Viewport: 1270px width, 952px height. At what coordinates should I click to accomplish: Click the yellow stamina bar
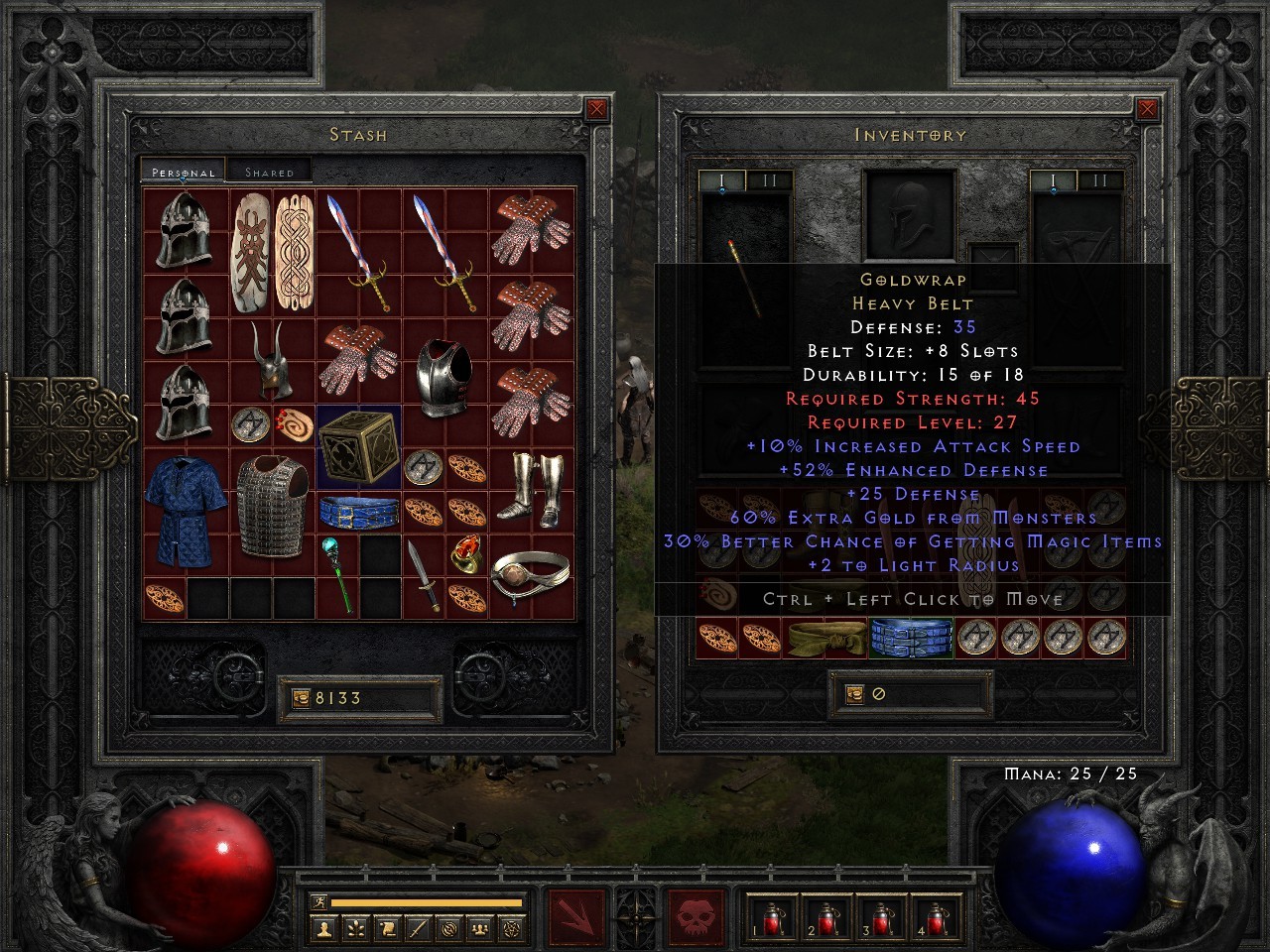427,901
